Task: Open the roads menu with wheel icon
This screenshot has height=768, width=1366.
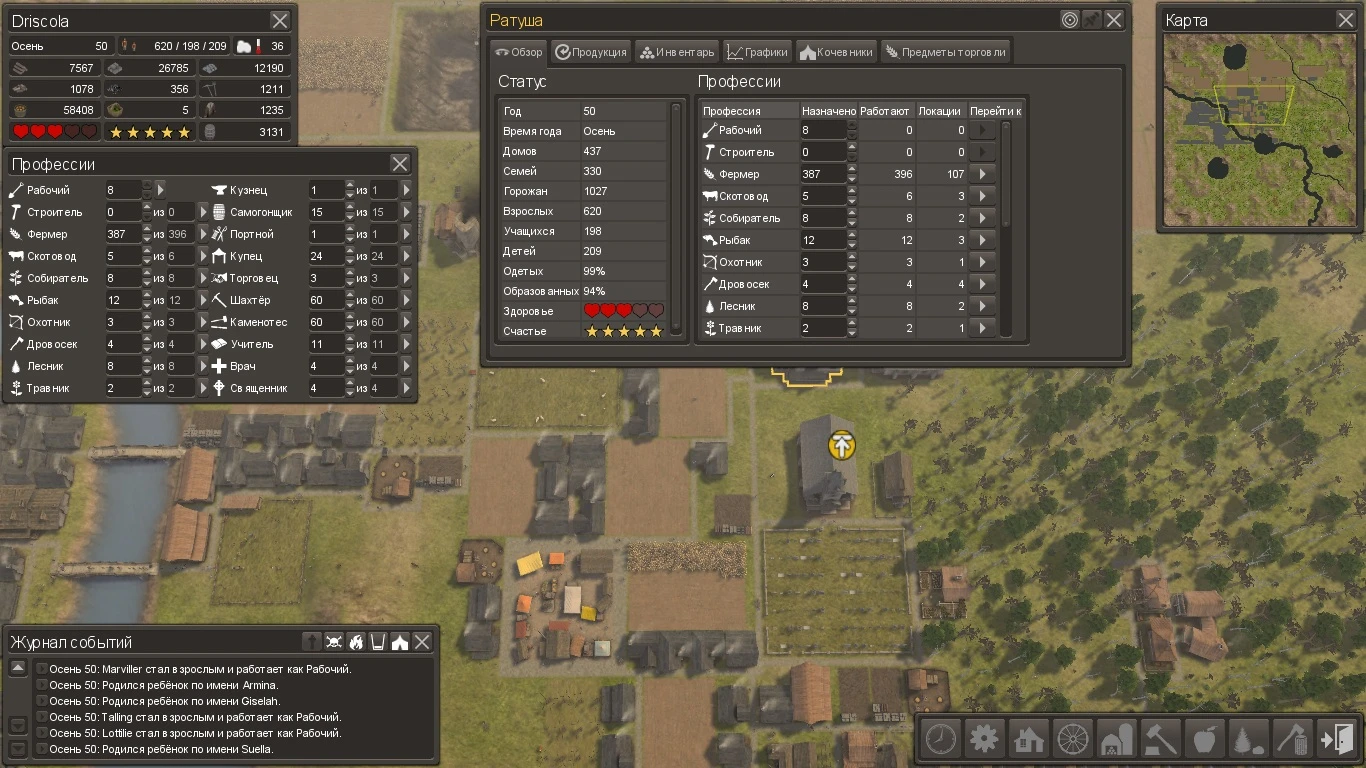Action: pos(1072,738)
